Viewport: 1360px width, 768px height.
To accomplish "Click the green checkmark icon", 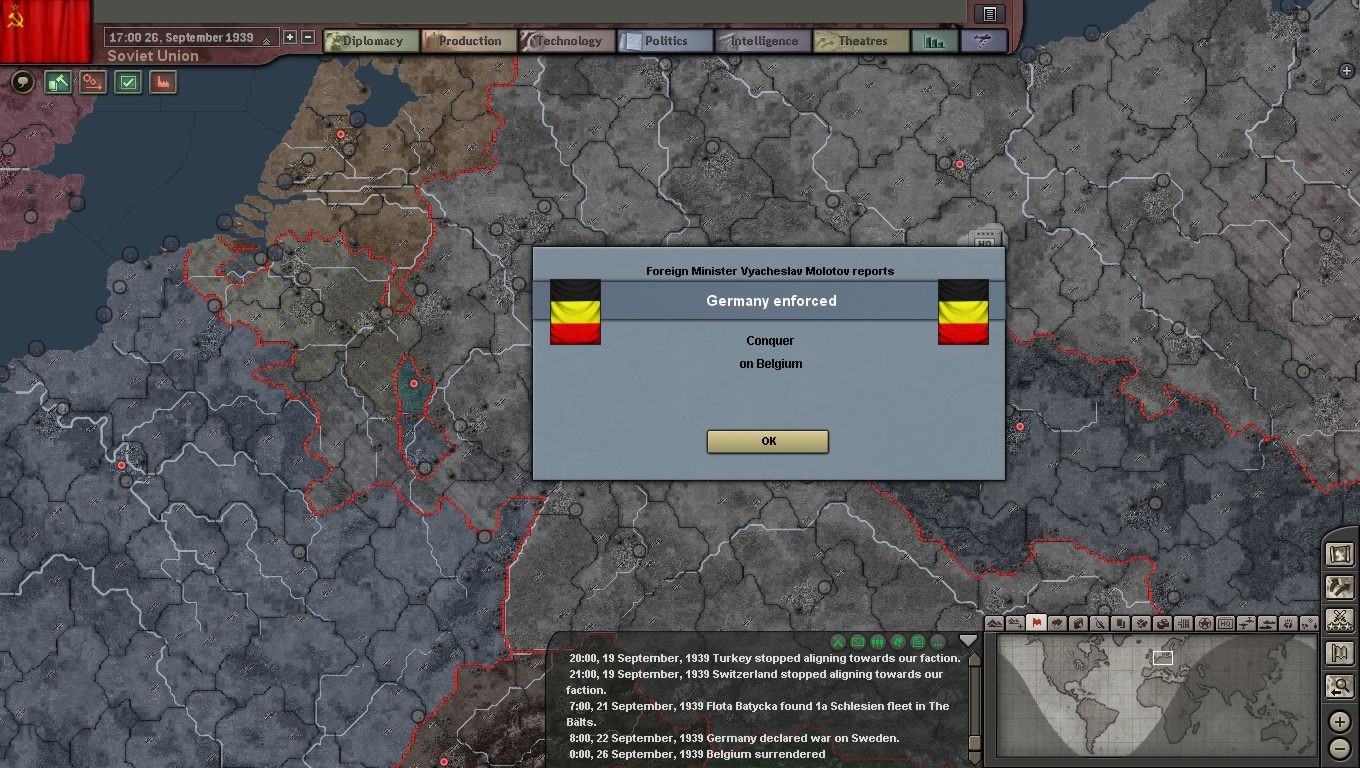I will (x=128, y=82).
